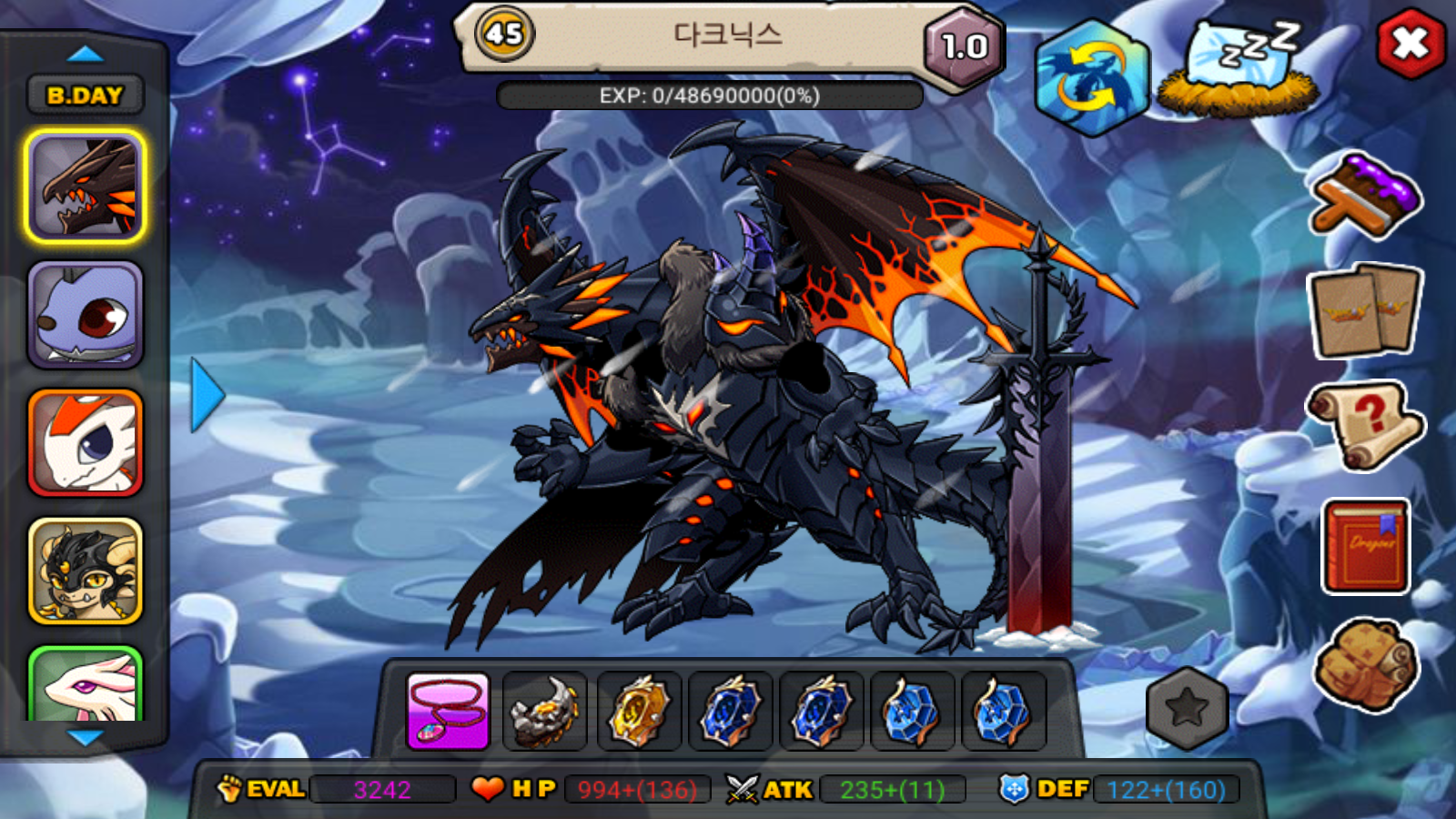Image resolution: width=1456 pixels, height=819 pixels.
Task: Select the black dragon portrait
Action: (x=86, y=187)
